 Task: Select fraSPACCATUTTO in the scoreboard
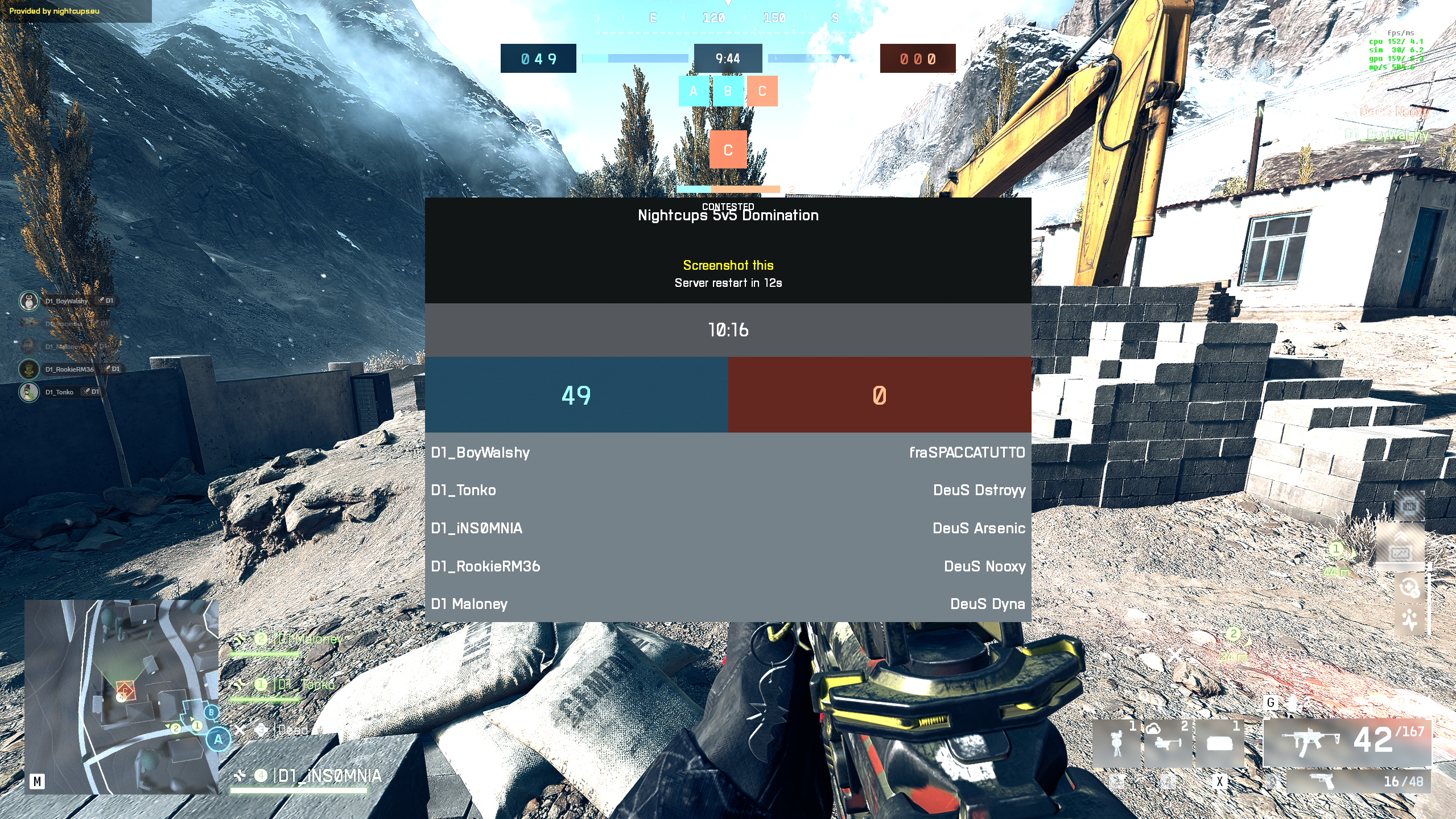pyautogui.click(x=967, y=452)
